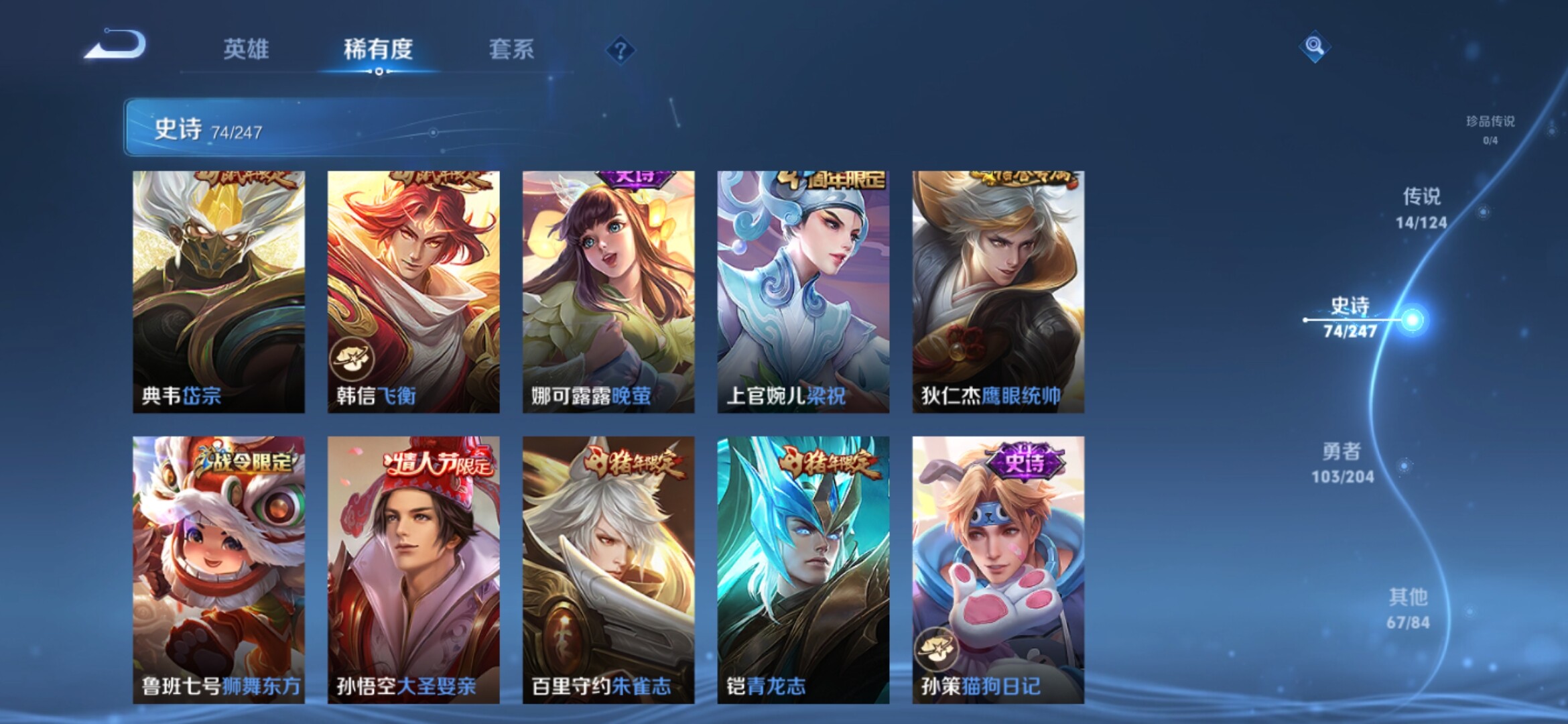Viewport: 1568px width, 724px height.
Task: Switch to the 英雄 tab
Action: tap(246, 49)
